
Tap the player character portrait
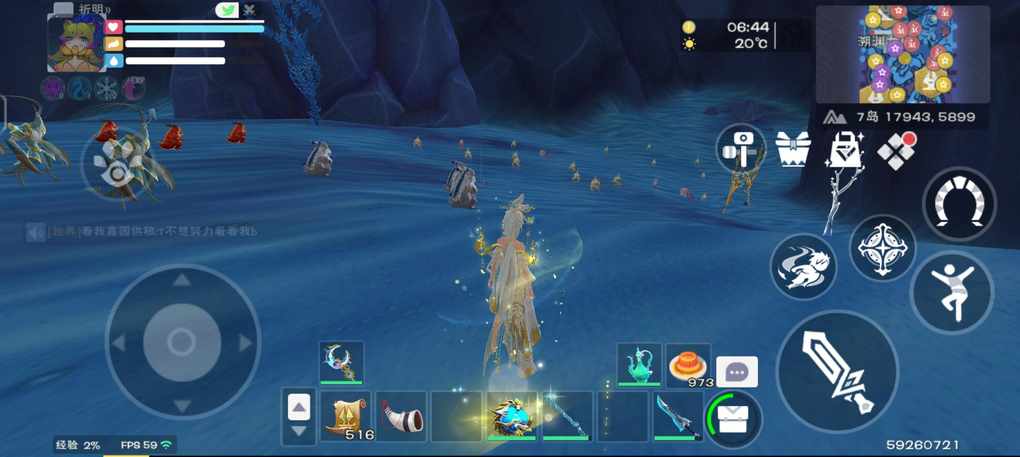(x=76, y=43)
